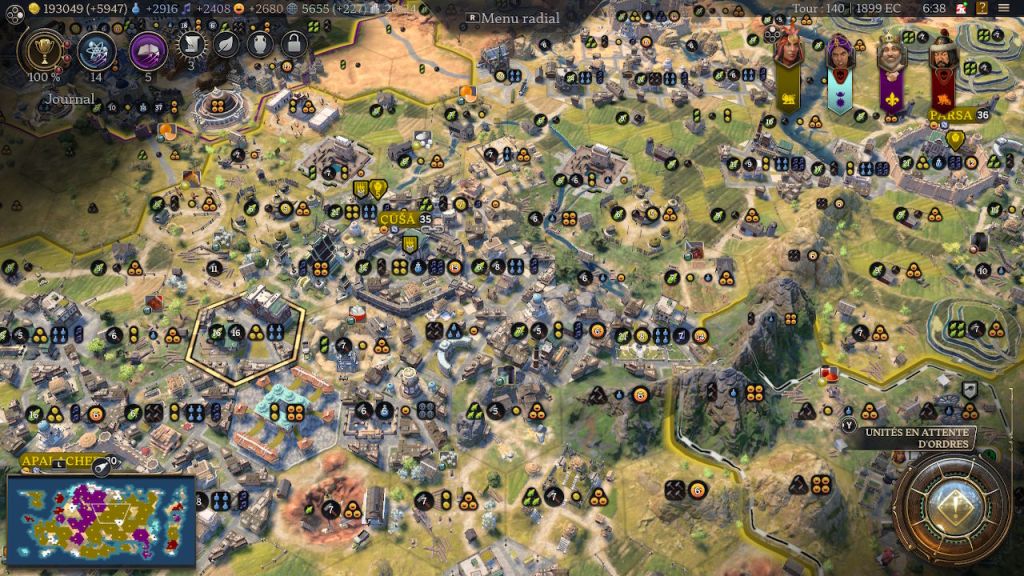The image size is (1024, 576).
Task: Select the Parsa city banner
Action: [952, 115]
